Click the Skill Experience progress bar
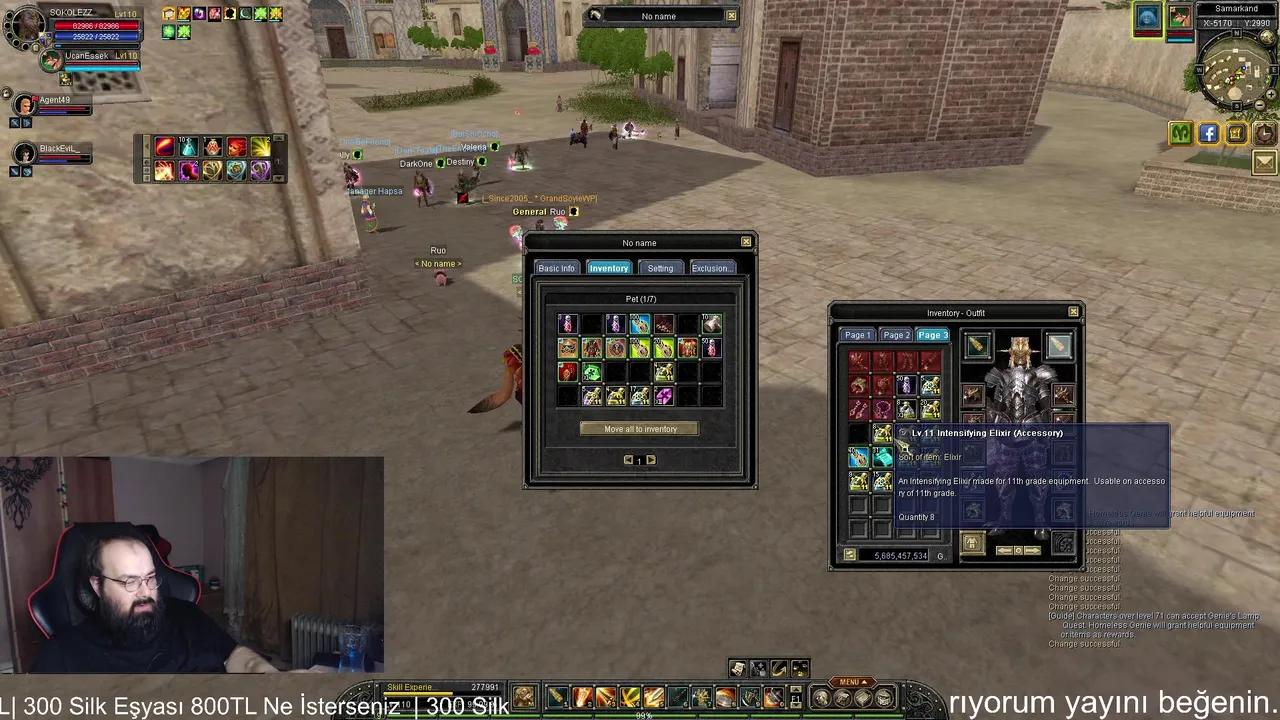This screenshot has height=720, width=1280. pyautogui.click(x=440, y=687)
